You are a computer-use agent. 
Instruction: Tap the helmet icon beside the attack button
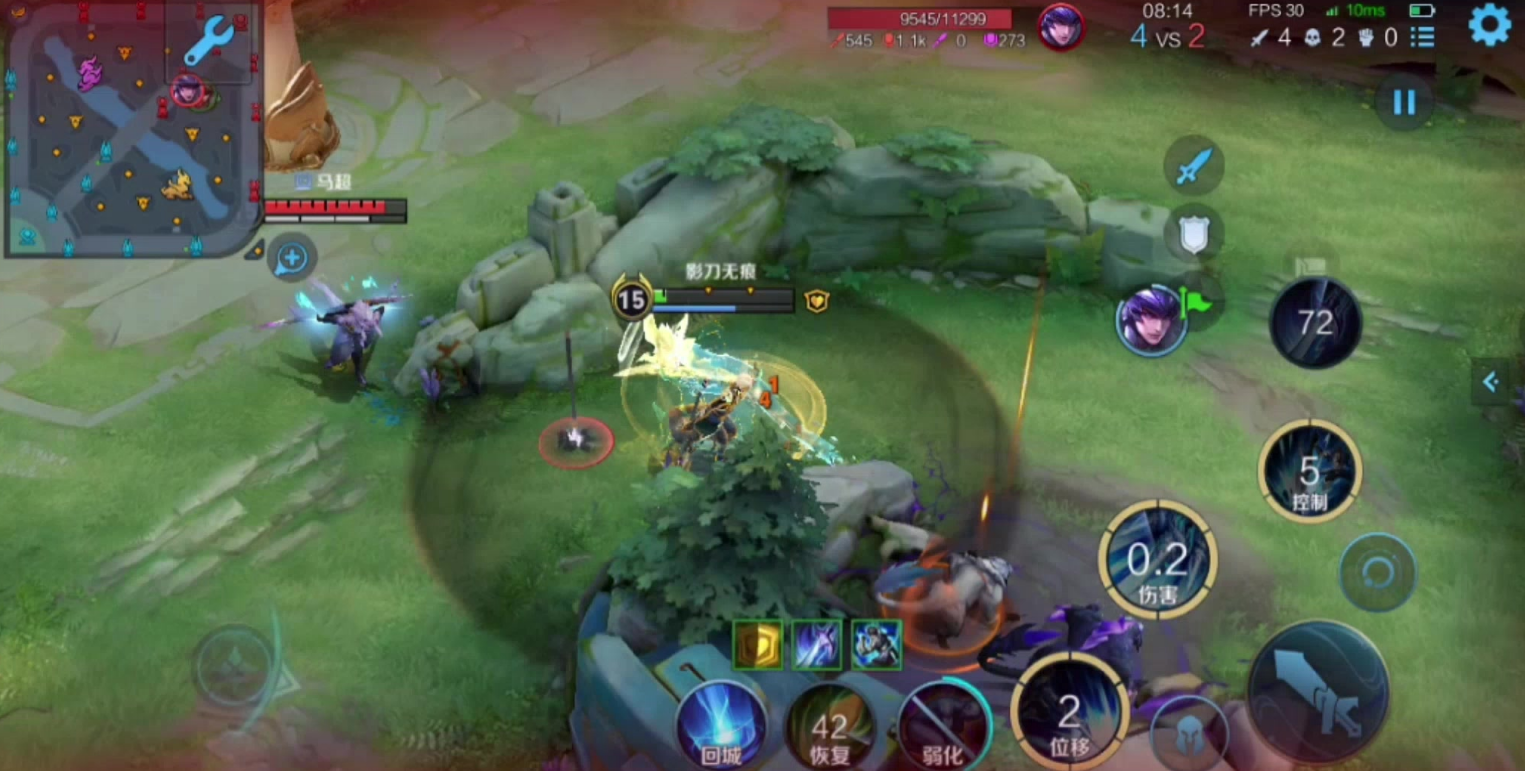pos(1188,735)
